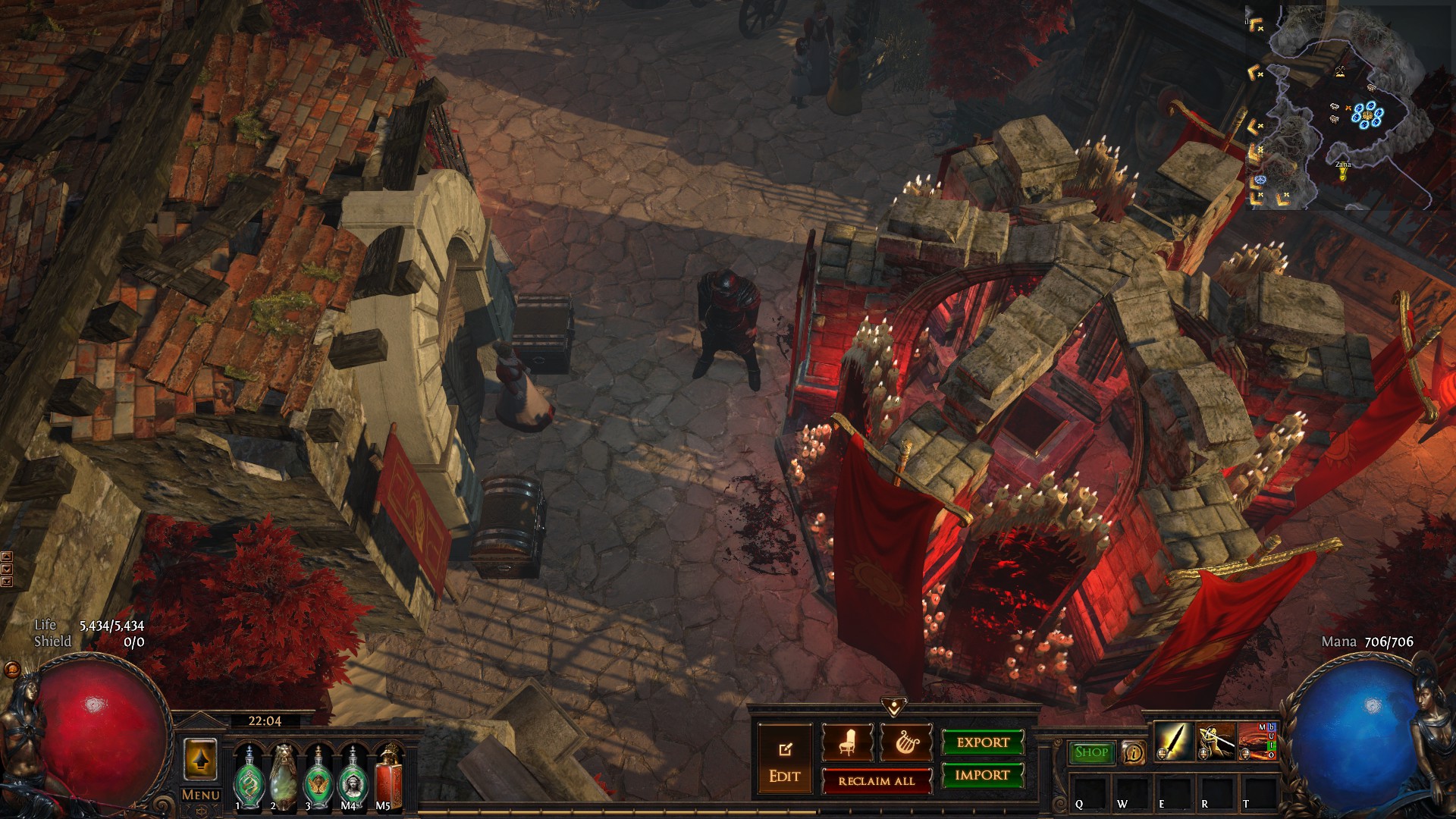Use the first green flask
Image resolution: width=1456 pixels, height=819 pixels.
click(249, 777)
